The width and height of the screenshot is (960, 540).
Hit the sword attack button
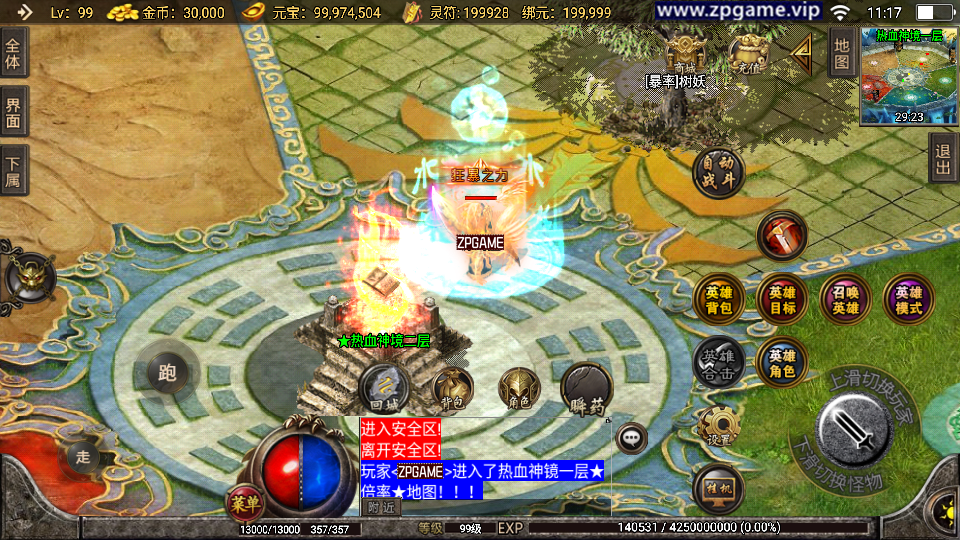click(x=853, y=425)
